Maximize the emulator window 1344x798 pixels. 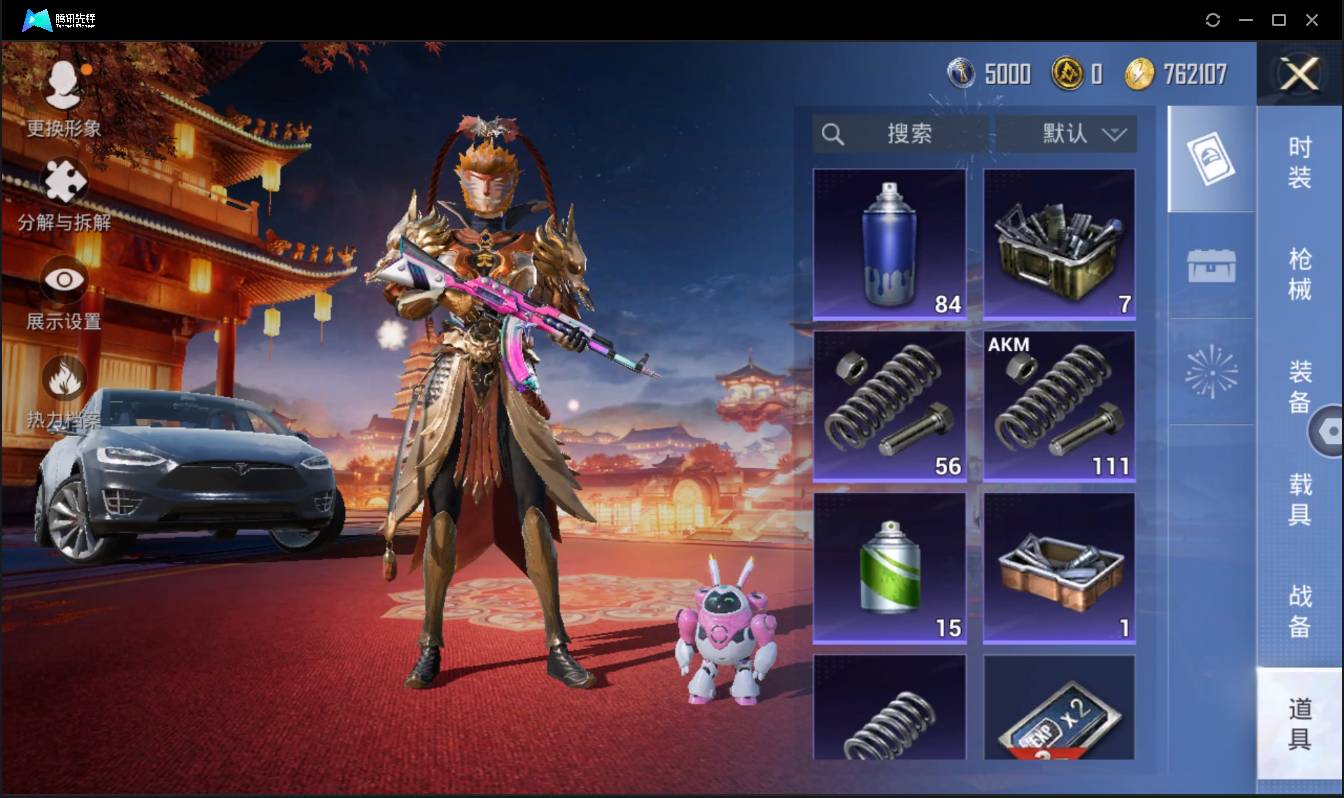pos(1278,20)
